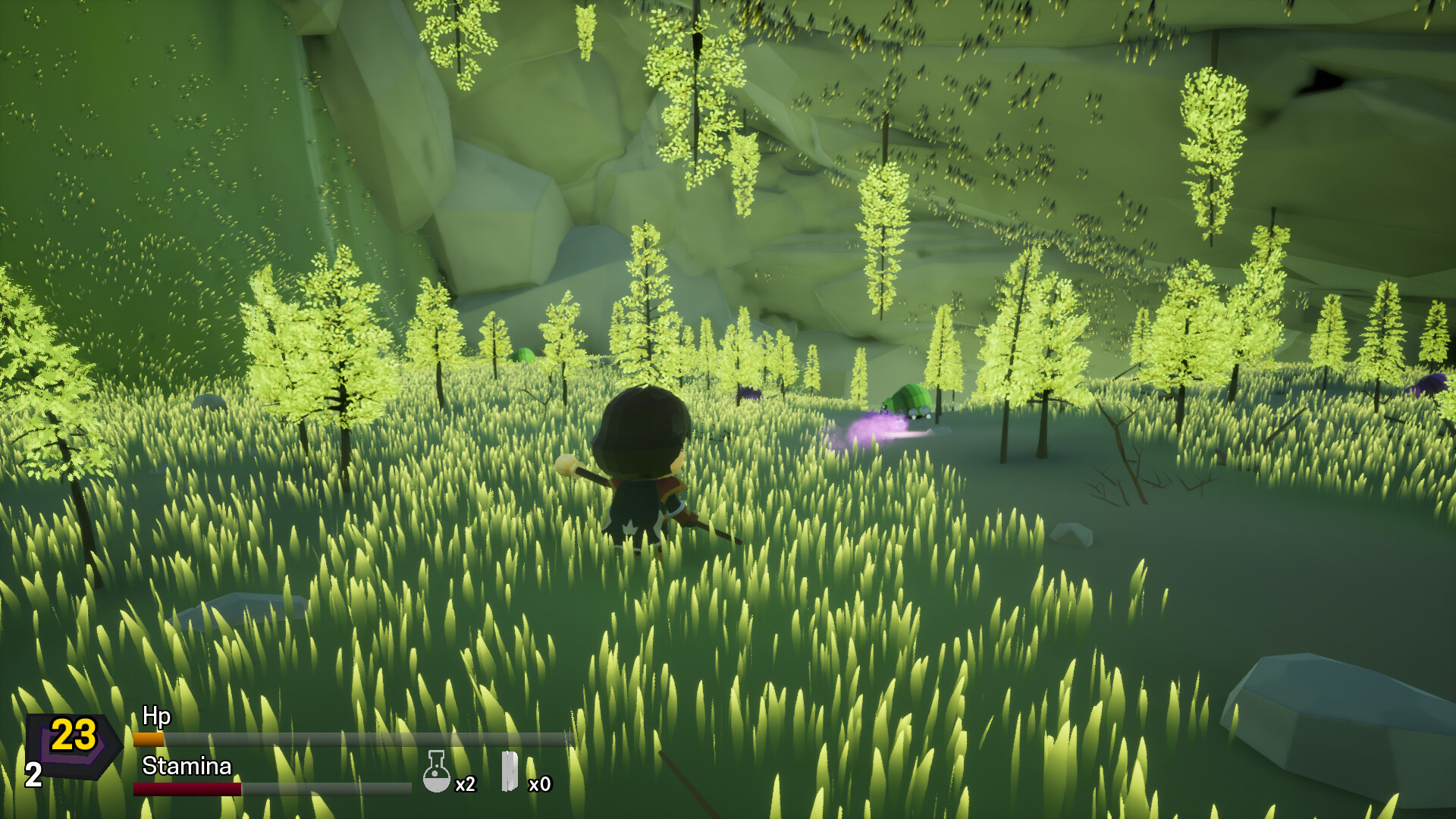Select the number 2 below the level badge
This screenshot has width=1456, height=819.
(32, 775)
